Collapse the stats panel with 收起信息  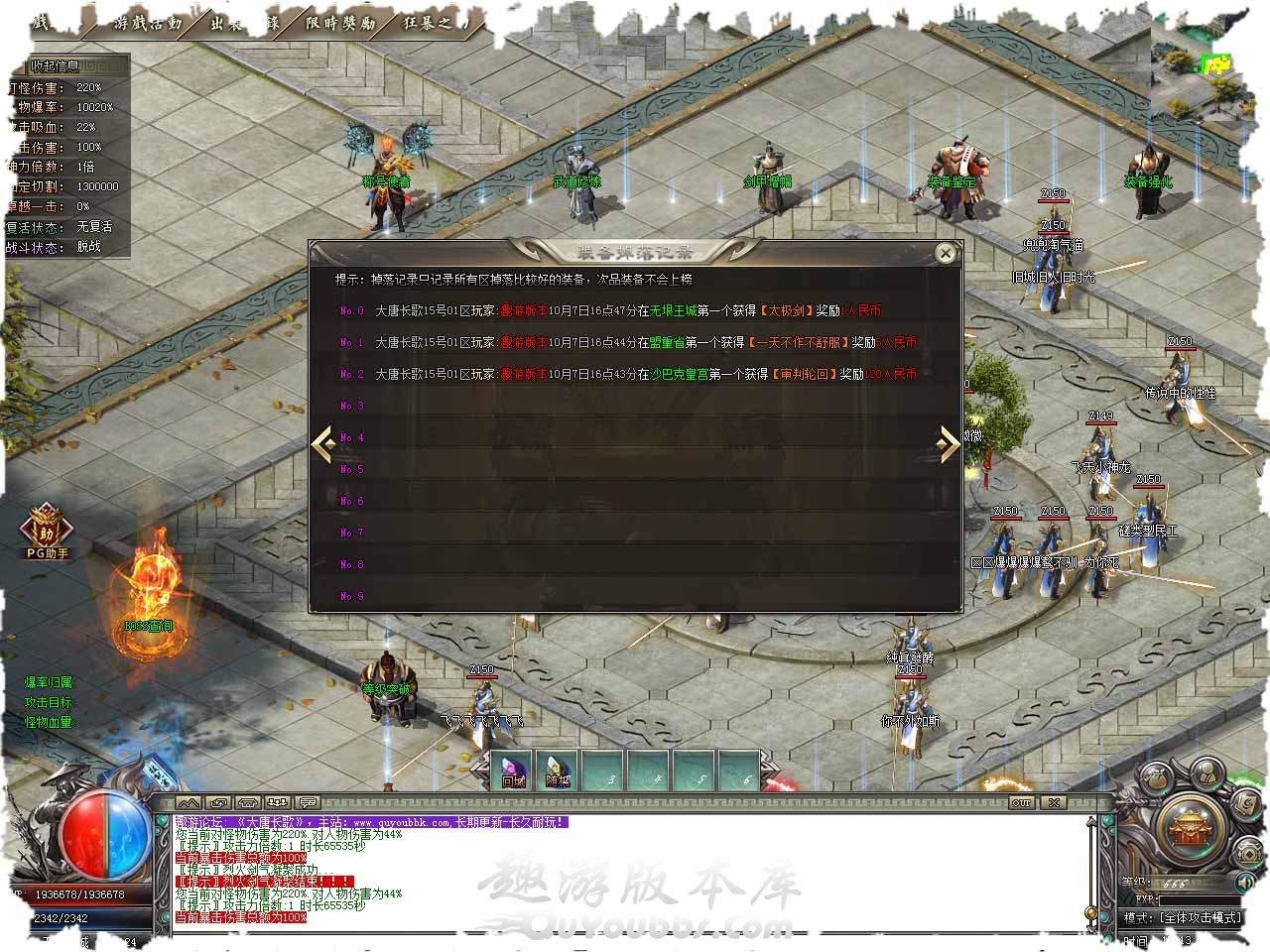[55, 66]
